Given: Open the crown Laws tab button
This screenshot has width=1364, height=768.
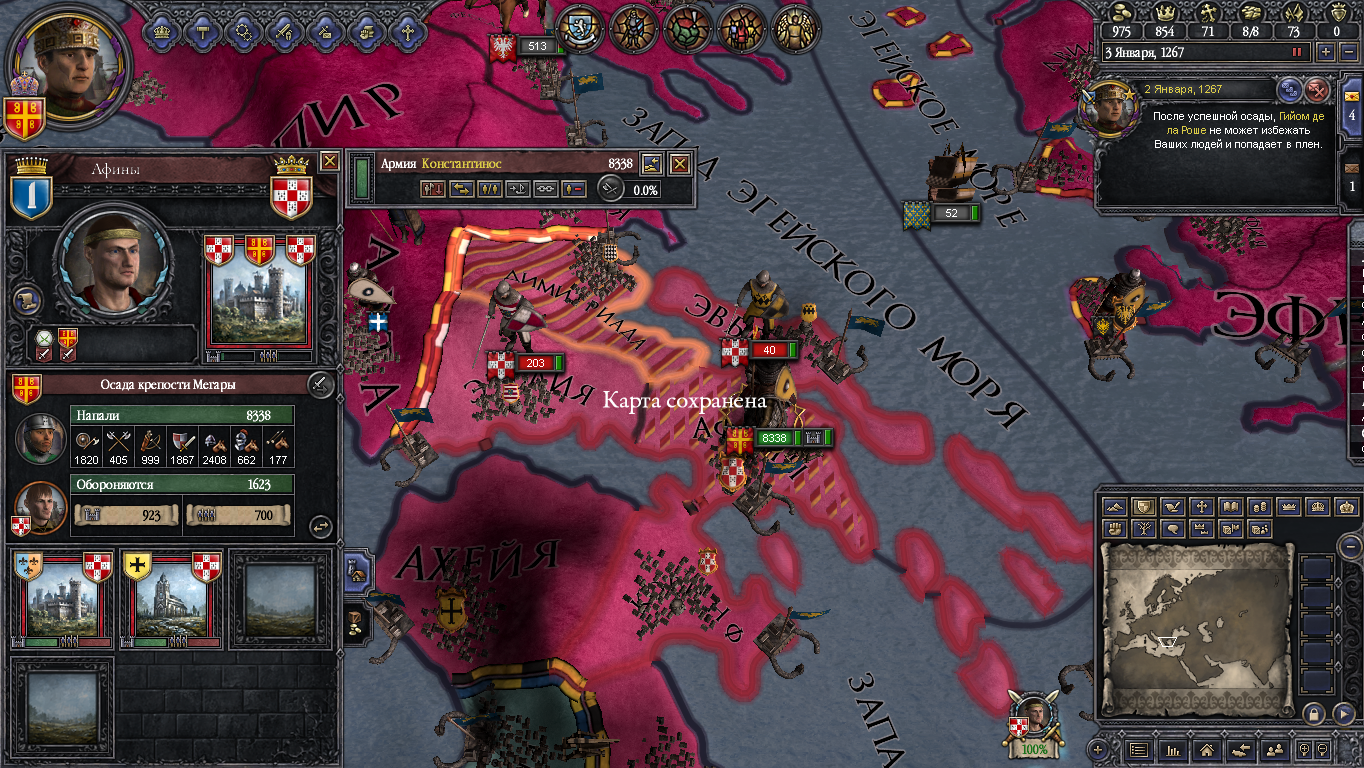Looking at the screenshot, I should pyautogui.click(x=162, y=31).
